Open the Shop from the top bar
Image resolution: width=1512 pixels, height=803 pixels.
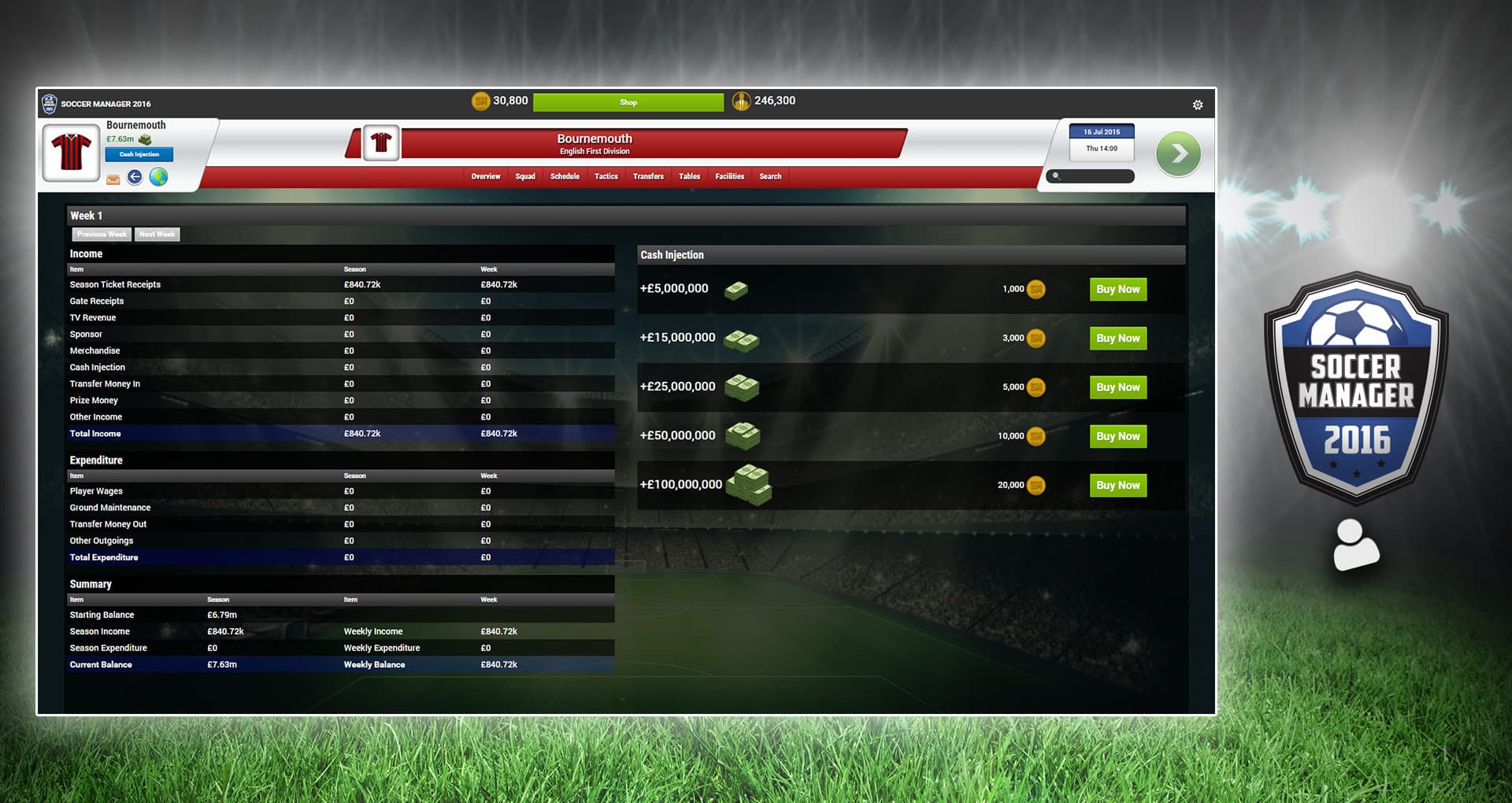pyautogui.click(x=628, y=102)
